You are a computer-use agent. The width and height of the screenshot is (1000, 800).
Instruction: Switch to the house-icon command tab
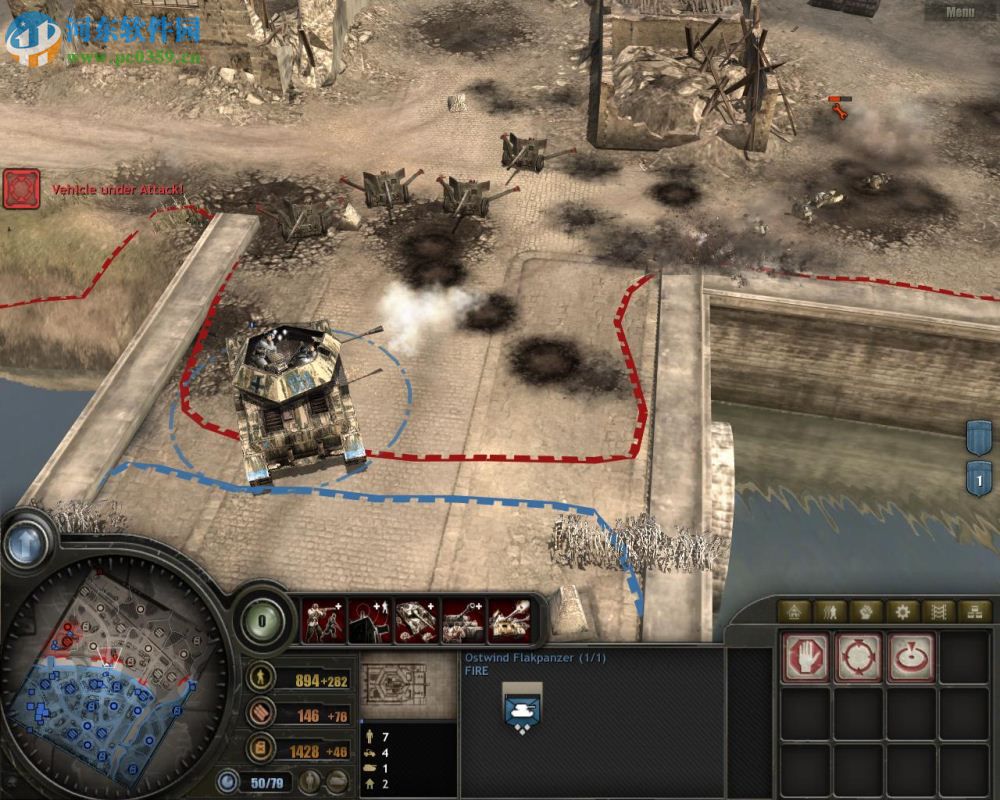796,612
